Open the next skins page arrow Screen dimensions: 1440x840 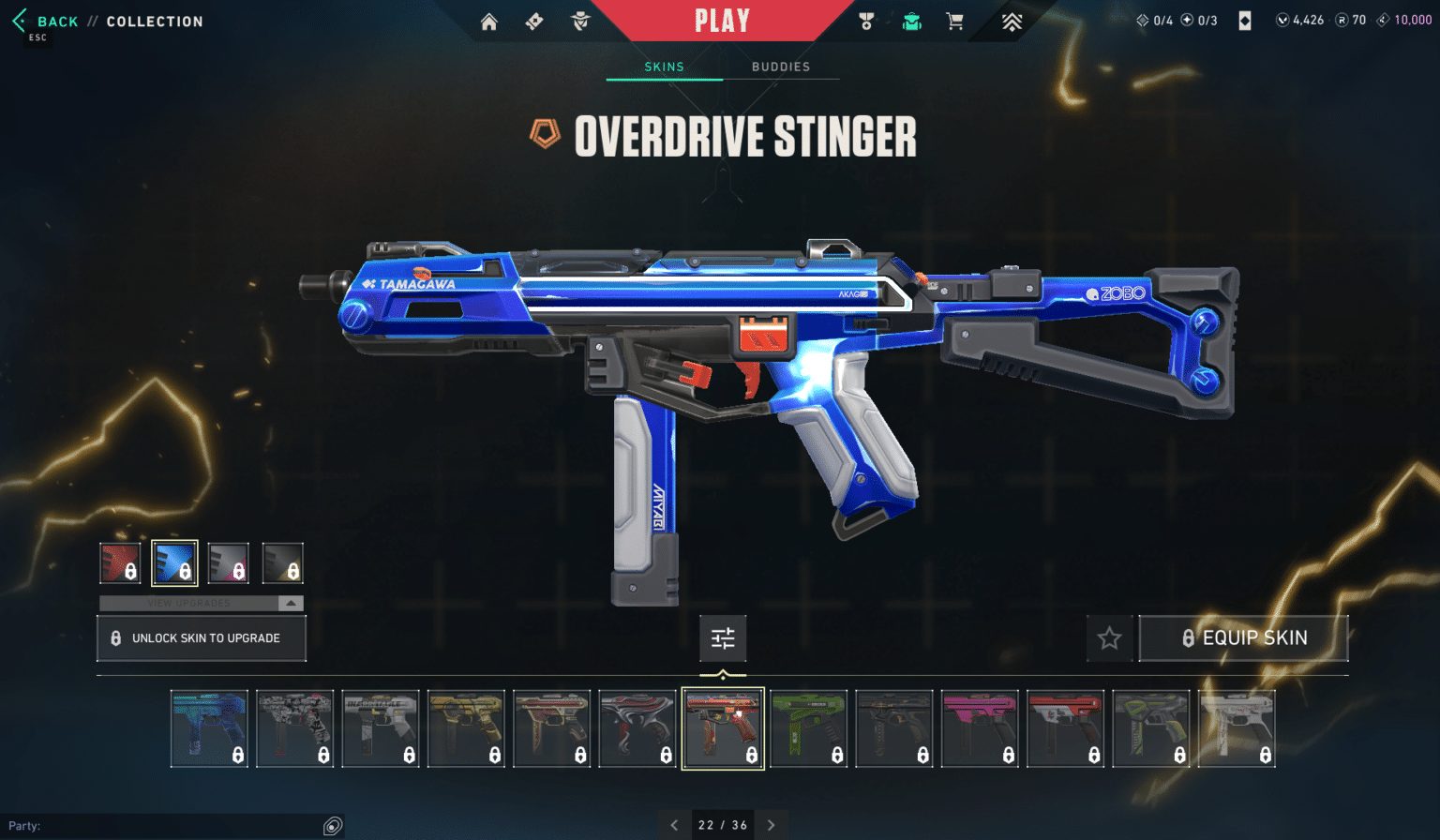click(x=772, y=824)
